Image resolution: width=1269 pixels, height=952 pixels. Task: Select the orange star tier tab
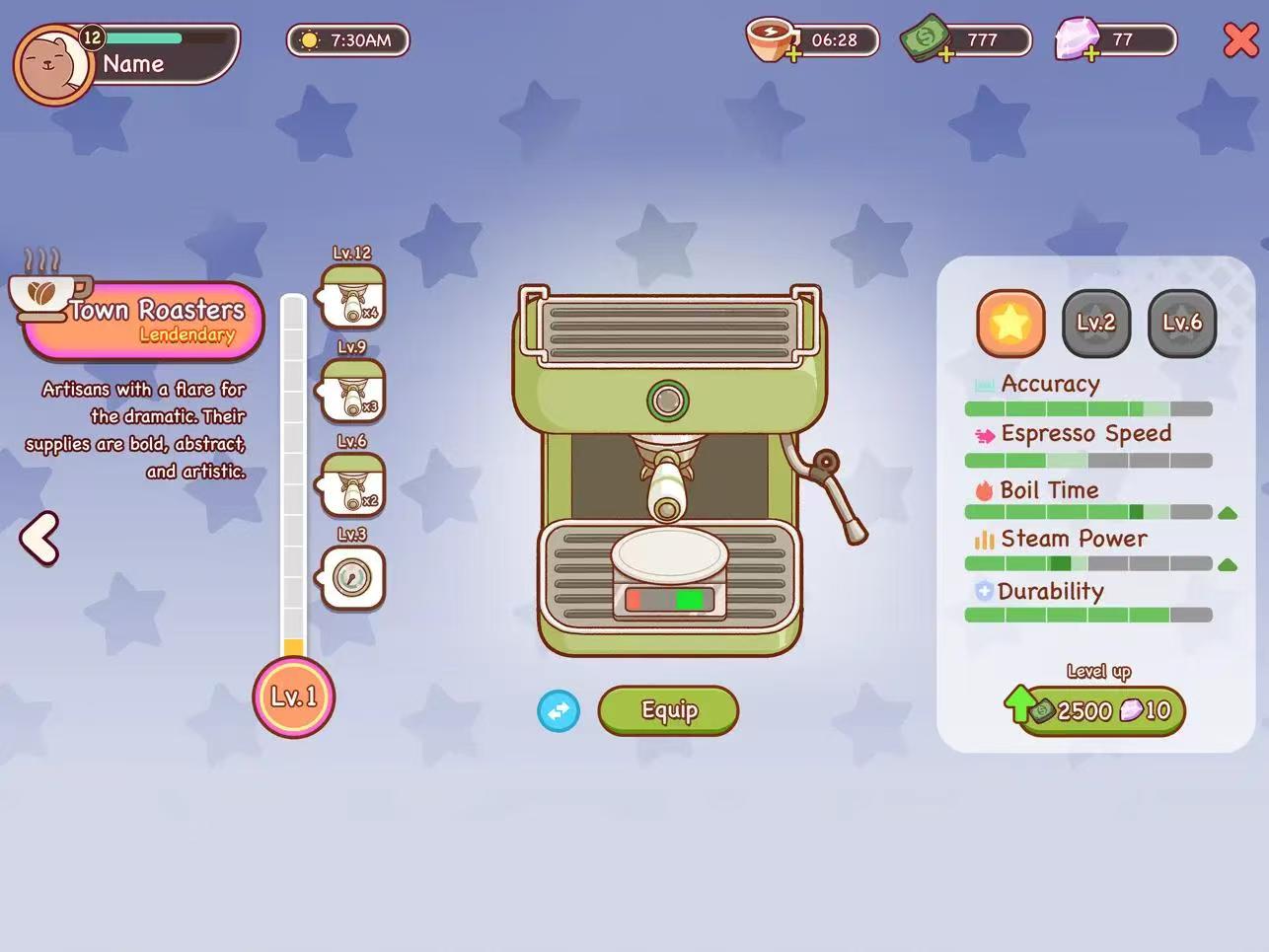pos(1009,323)
